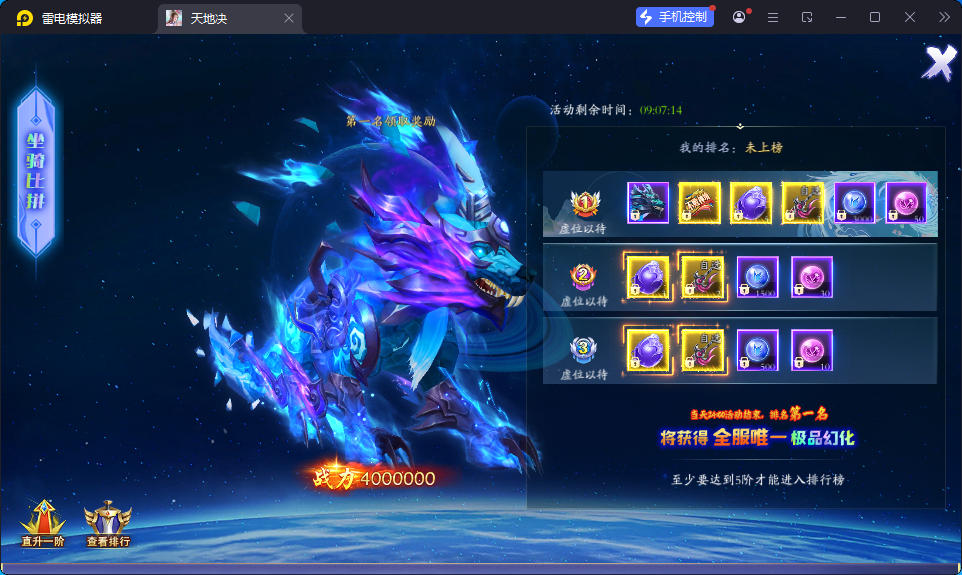
Task: Close the 天地决 emulator tab
Action: 289,18
